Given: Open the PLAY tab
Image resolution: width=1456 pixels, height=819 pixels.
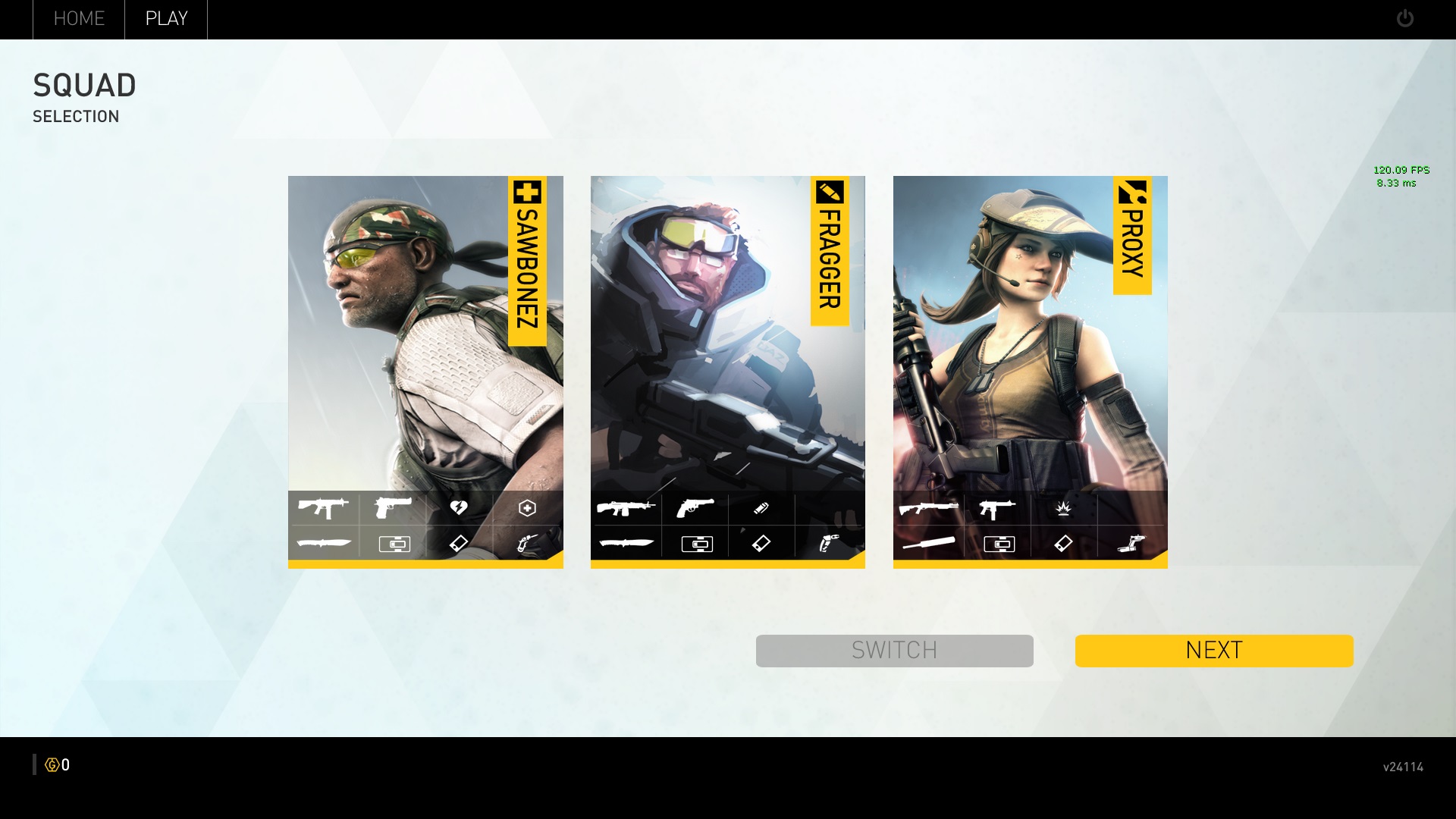Looking at the screenshot, I should pyautogui.click(x=166, y=19).
